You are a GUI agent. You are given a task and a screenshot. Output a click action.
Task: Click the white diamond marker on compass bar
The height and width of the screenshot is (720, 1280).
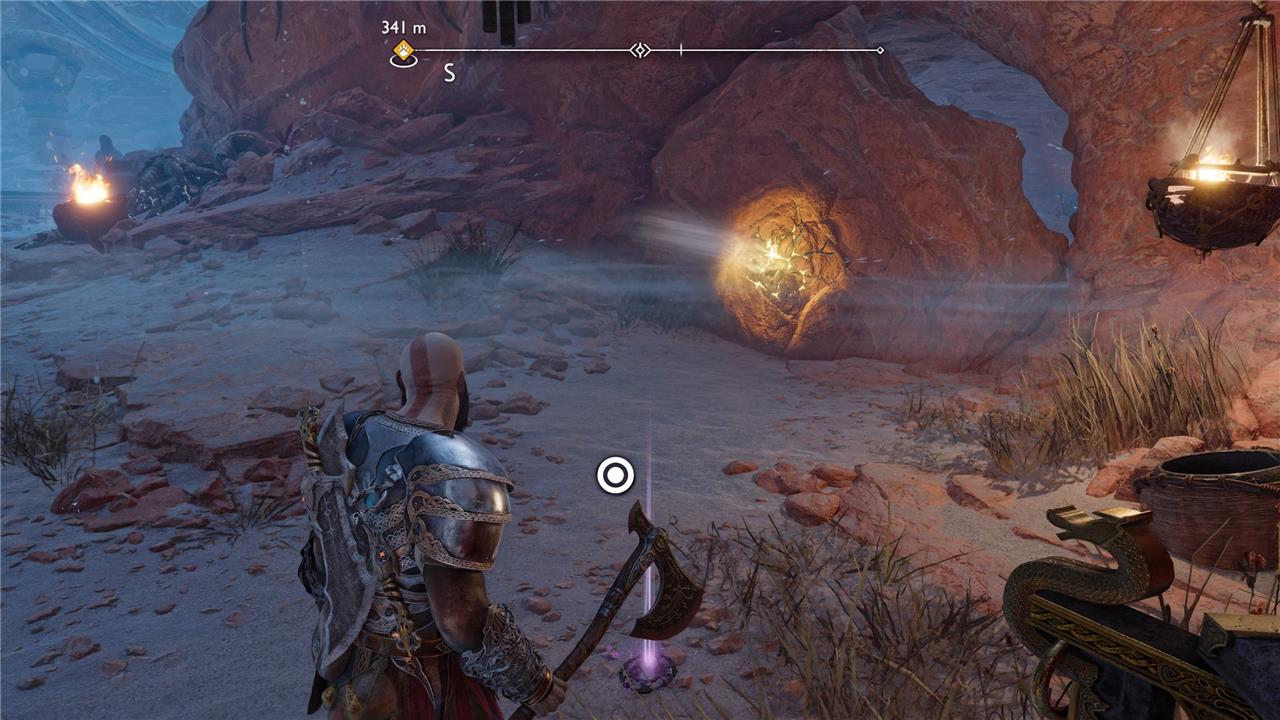pyautogui.click(x=640, y=50)
